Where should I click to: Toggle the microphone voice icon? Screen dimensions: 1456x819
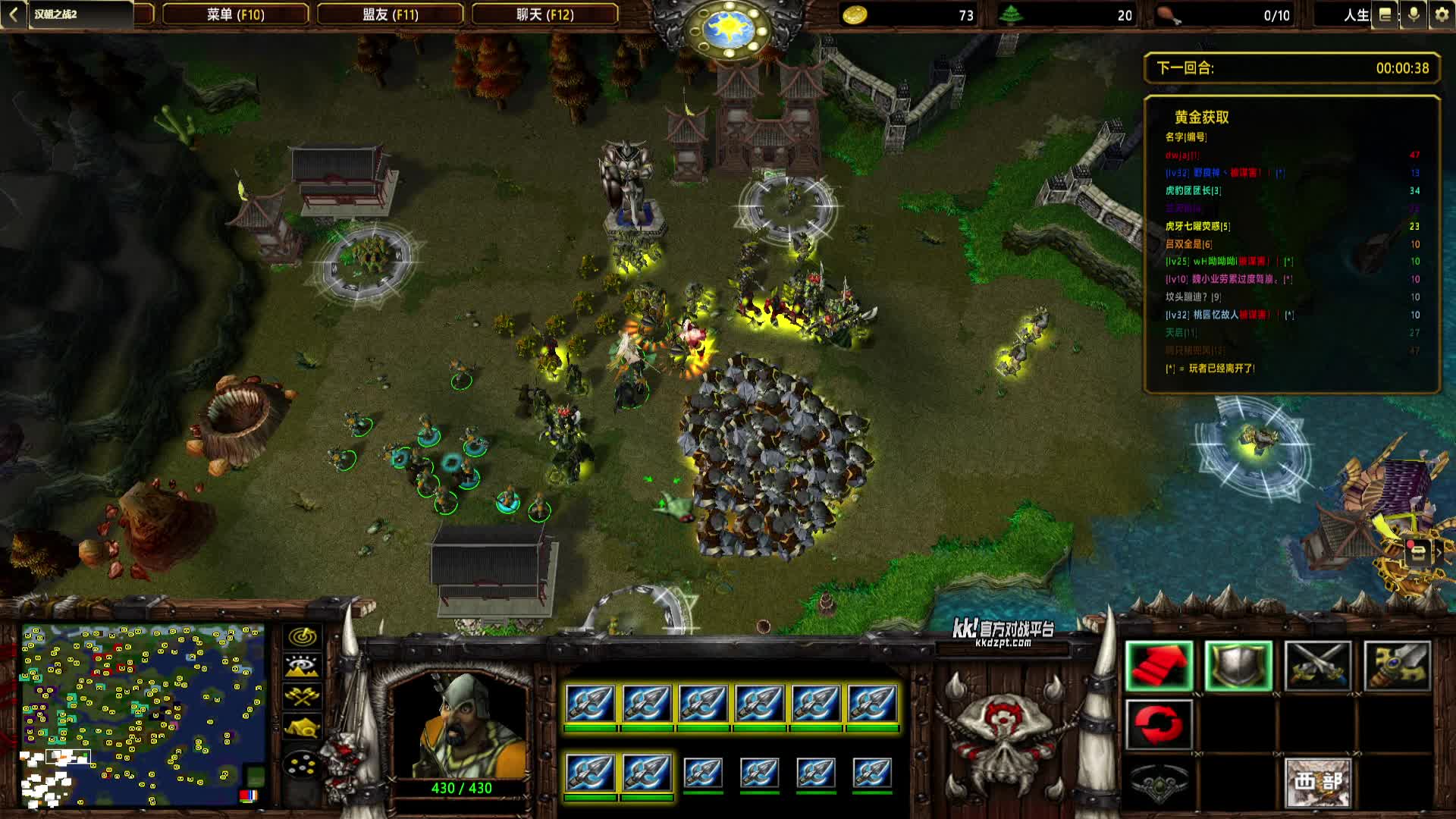pos(1414,15)
